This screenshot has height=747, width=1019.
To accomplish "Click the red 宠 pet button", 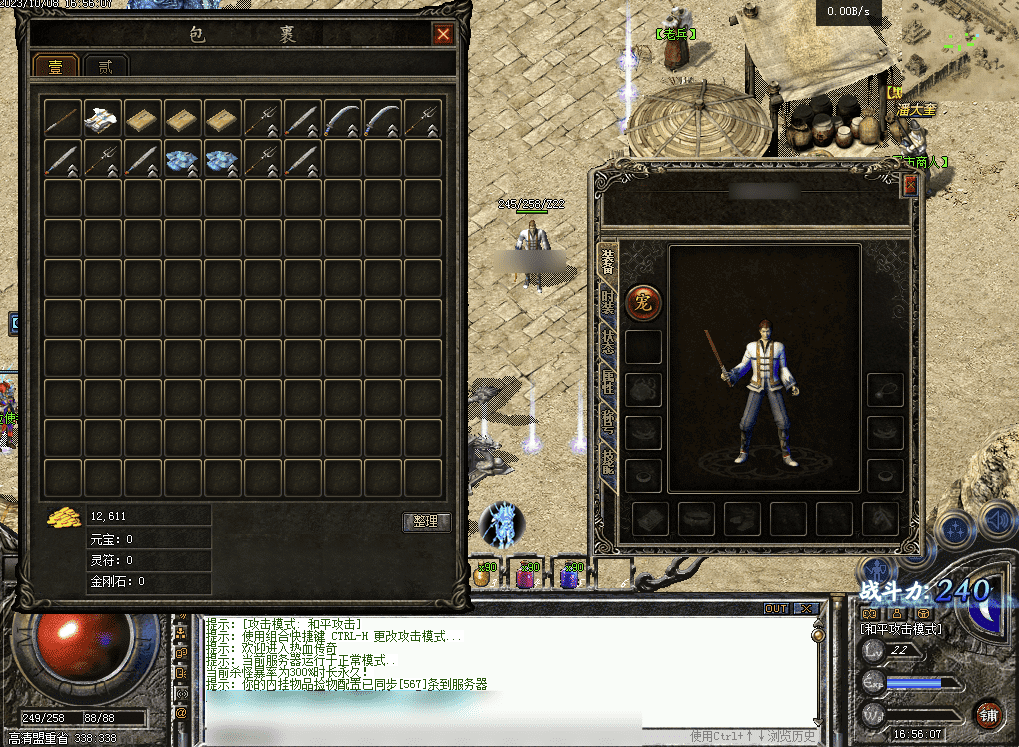I will [x=643, y=303].
